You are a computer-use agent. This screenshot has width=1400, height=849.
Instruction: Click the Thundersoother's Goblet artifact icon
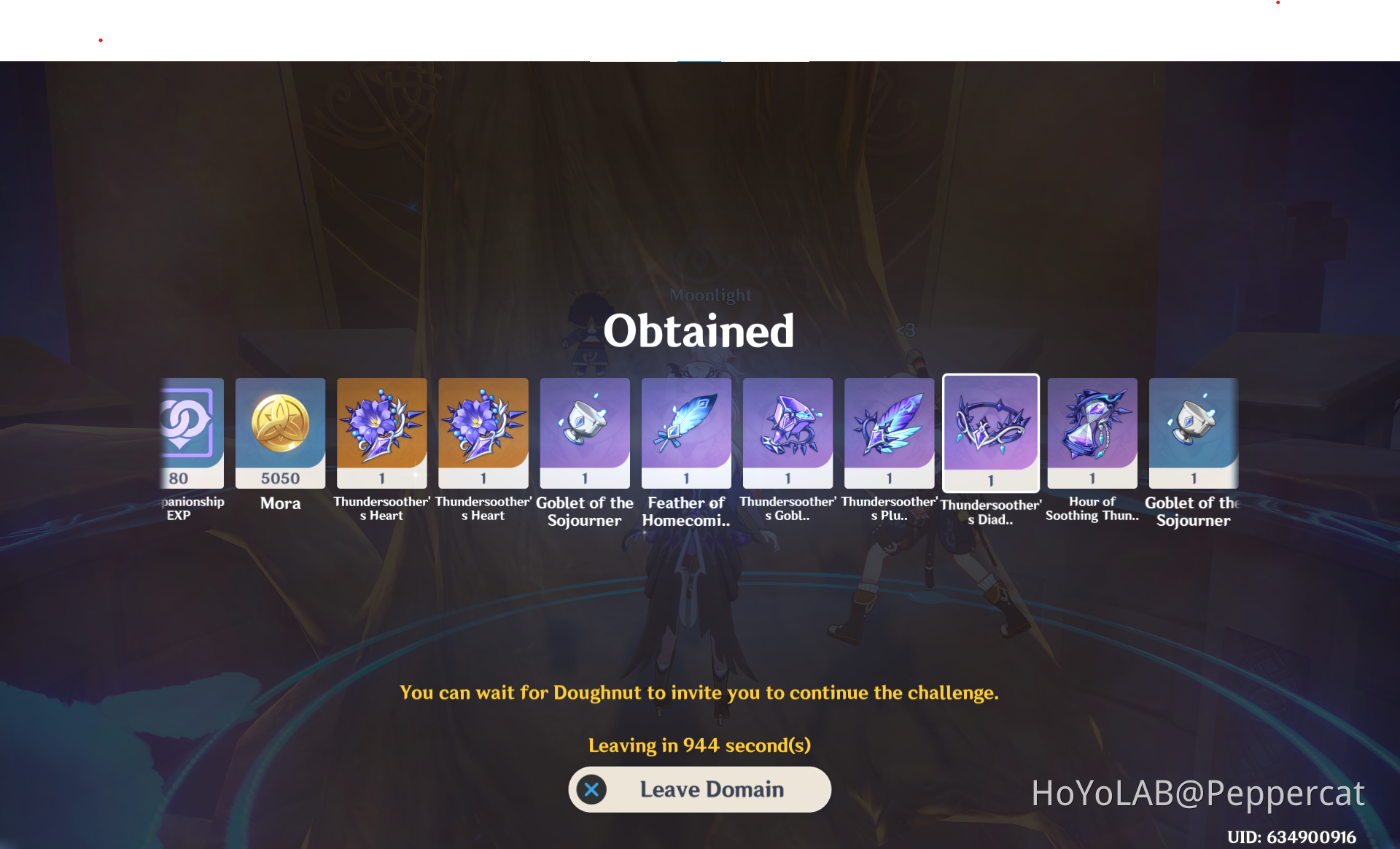click(787, 433)
